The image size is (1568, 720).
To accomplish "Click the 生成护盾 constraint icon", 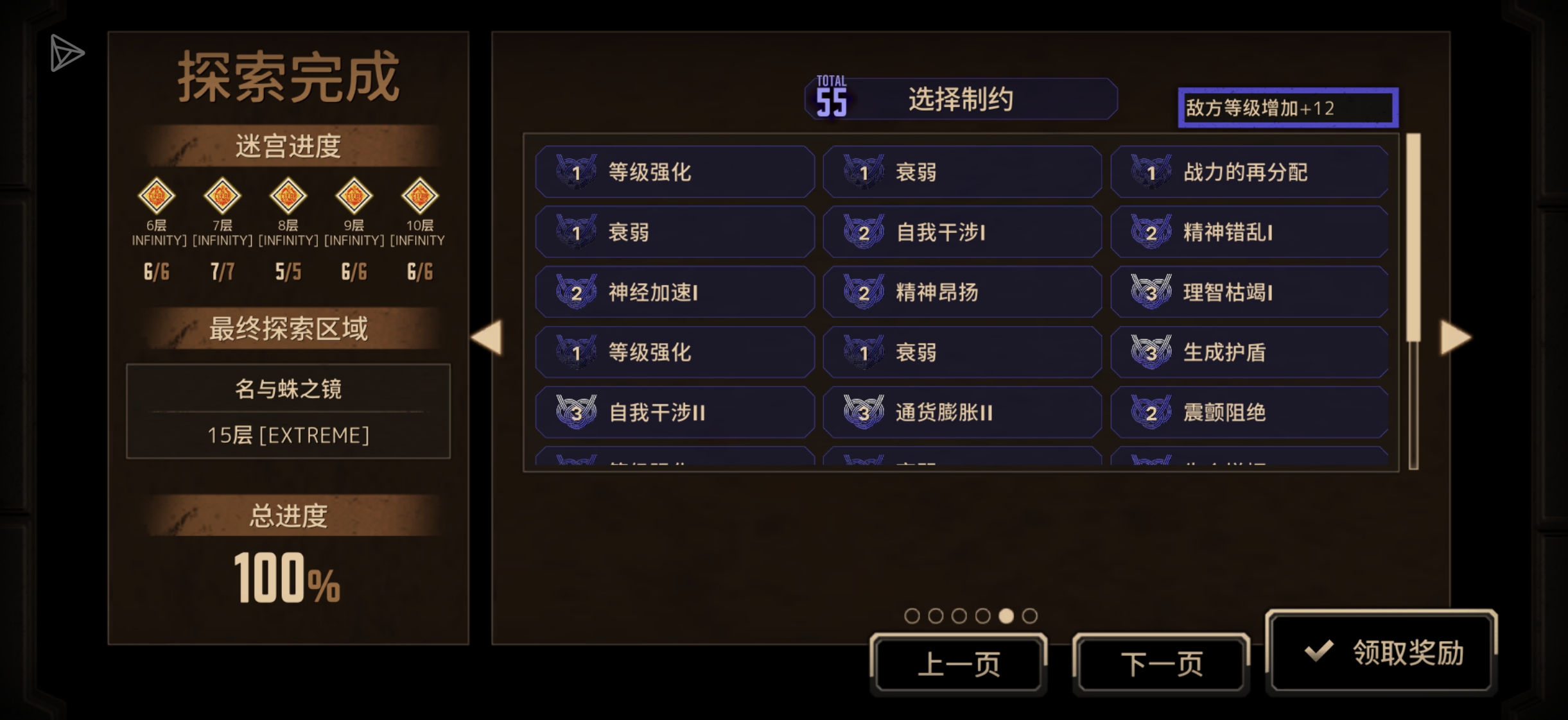I will 1153,352.
